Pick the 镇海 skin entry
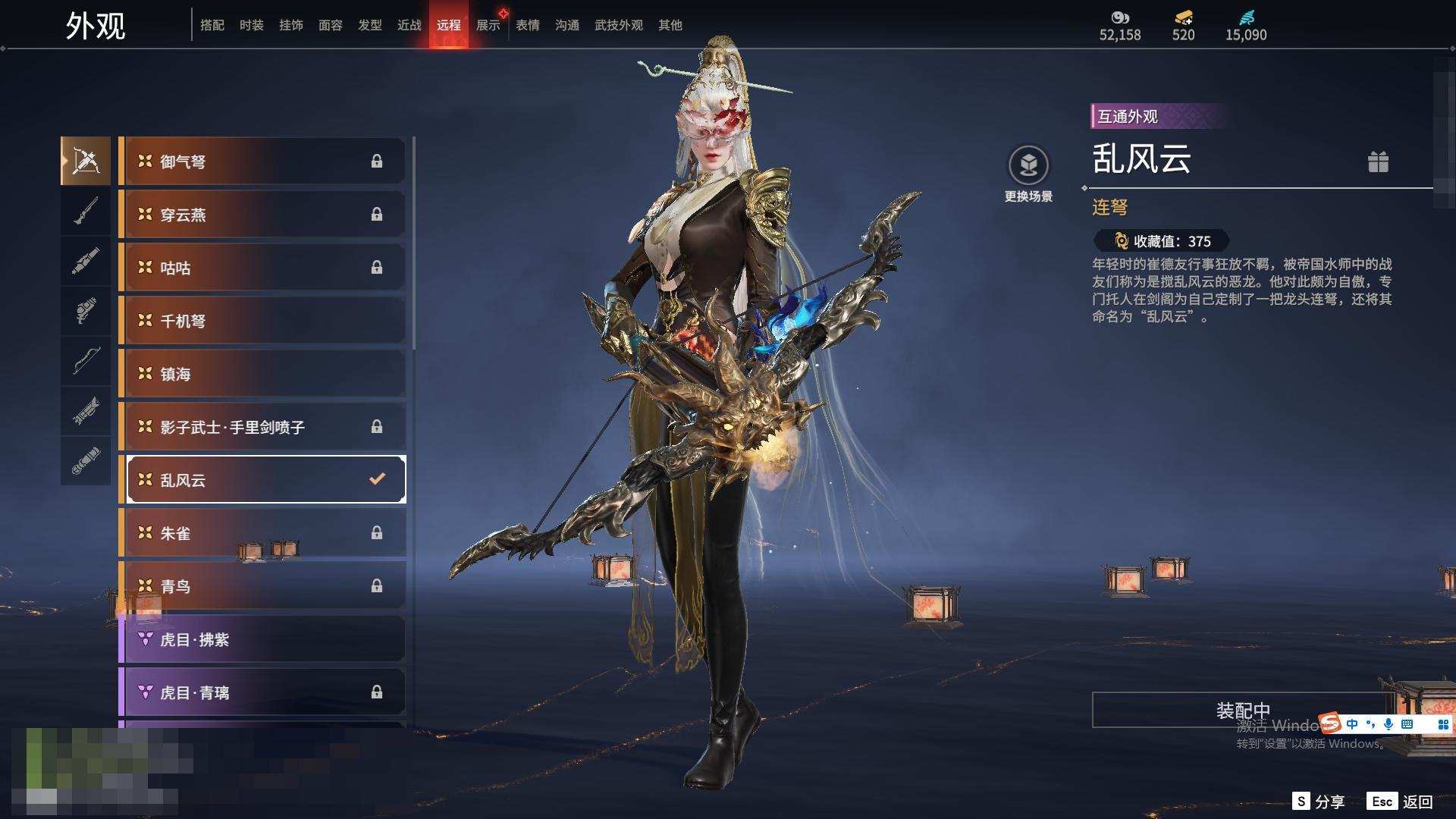This screenshot has height=819, width=1456. pyautogui.click(x=262, y=374)
